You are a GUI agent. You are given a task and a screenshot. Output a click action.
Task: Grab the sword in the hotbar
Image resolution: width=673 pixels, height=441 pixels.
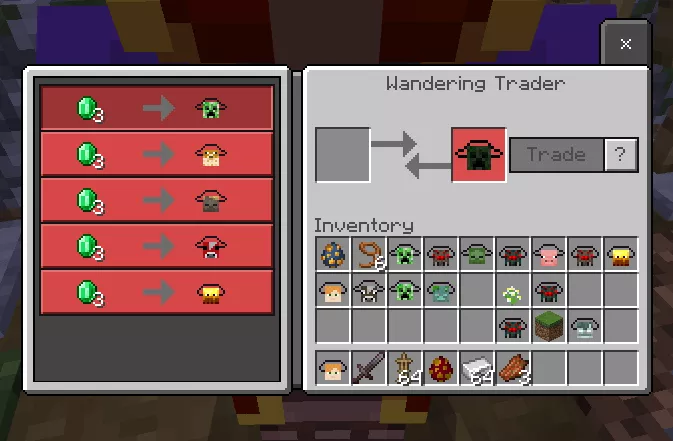[370, 367]
